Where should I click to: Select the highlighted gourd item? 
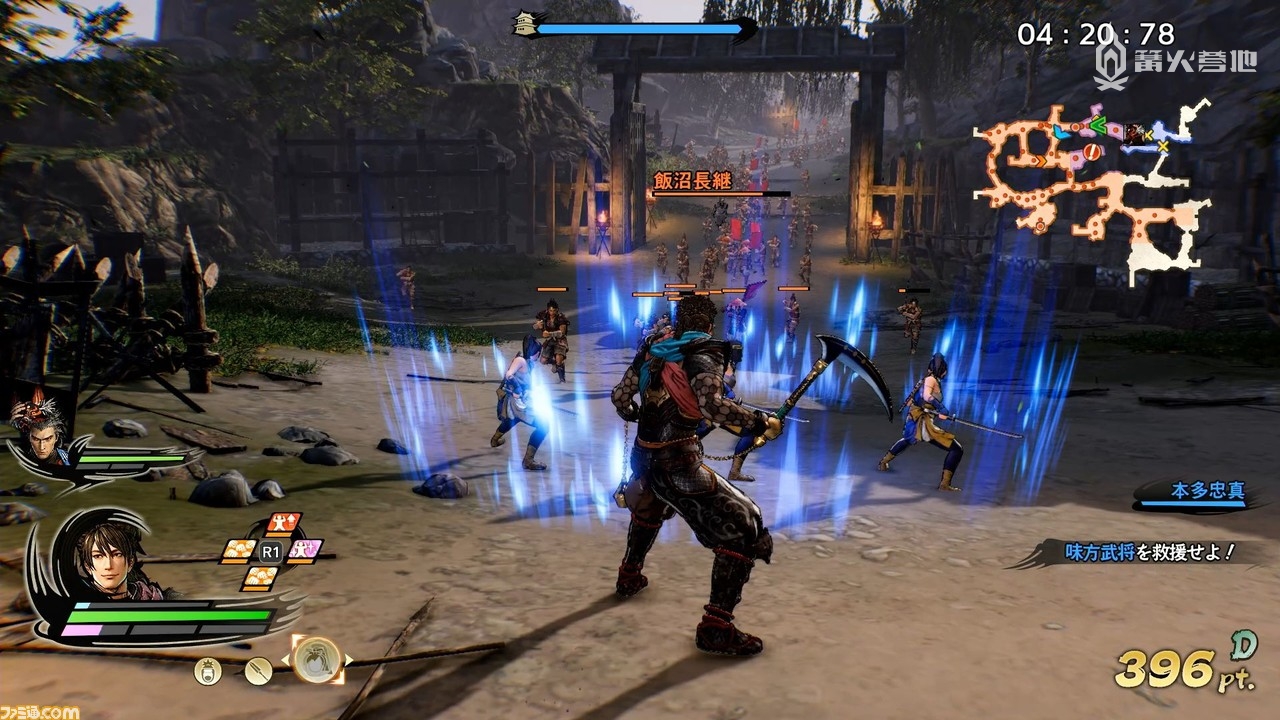click(x=317, y=659)
